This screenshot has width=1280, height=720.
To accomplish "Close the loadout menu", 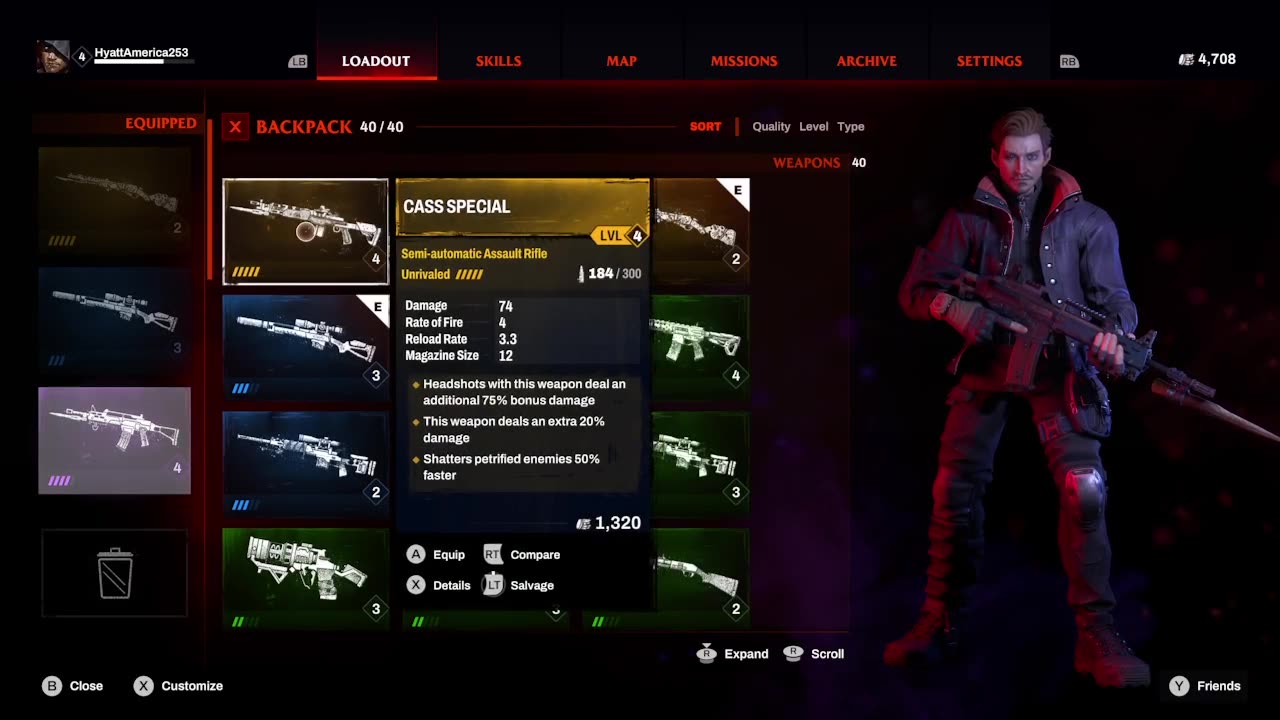I will click(73, 686).
